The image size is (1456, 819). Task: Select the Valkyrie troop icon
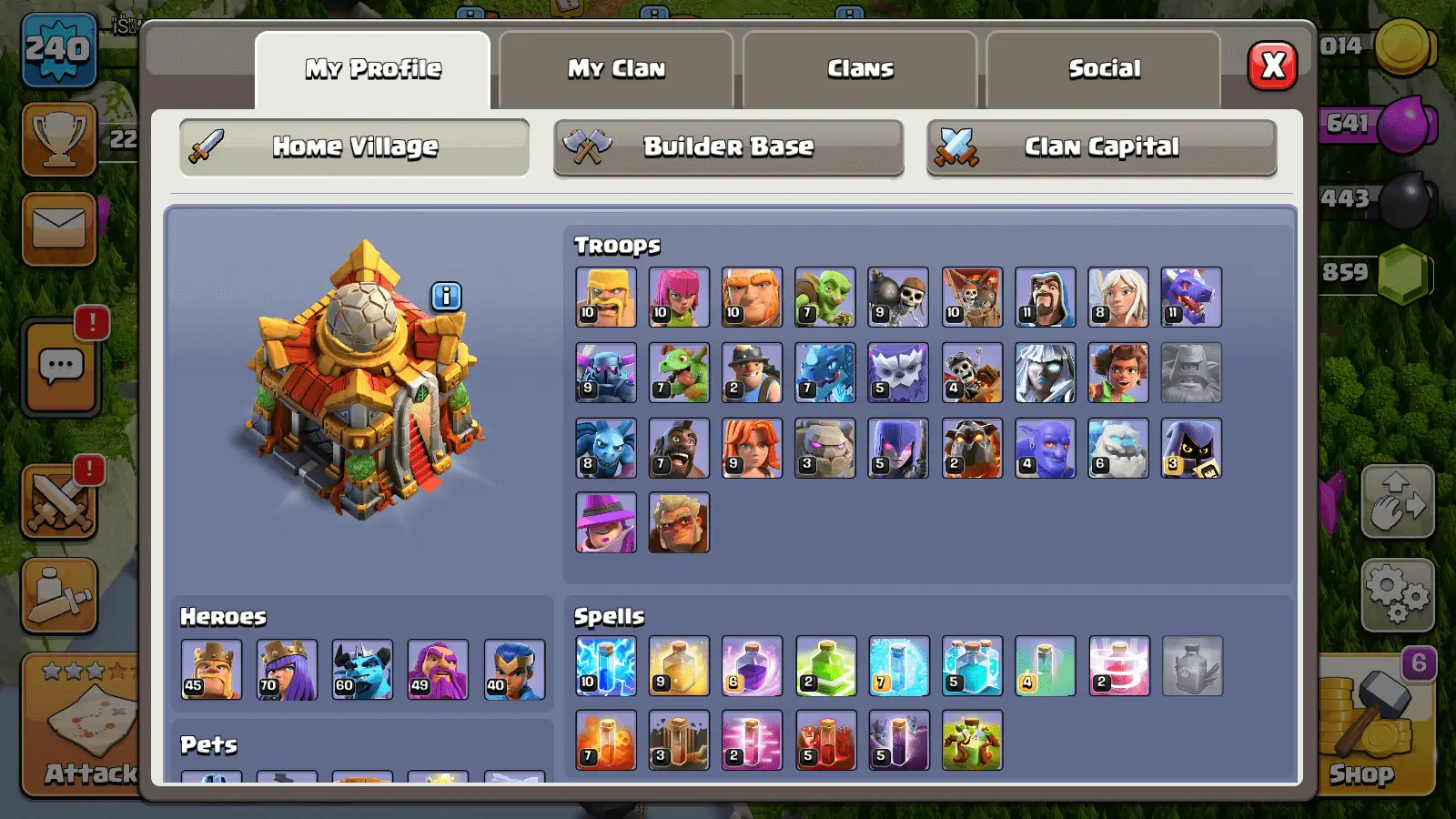pos(752,449)
